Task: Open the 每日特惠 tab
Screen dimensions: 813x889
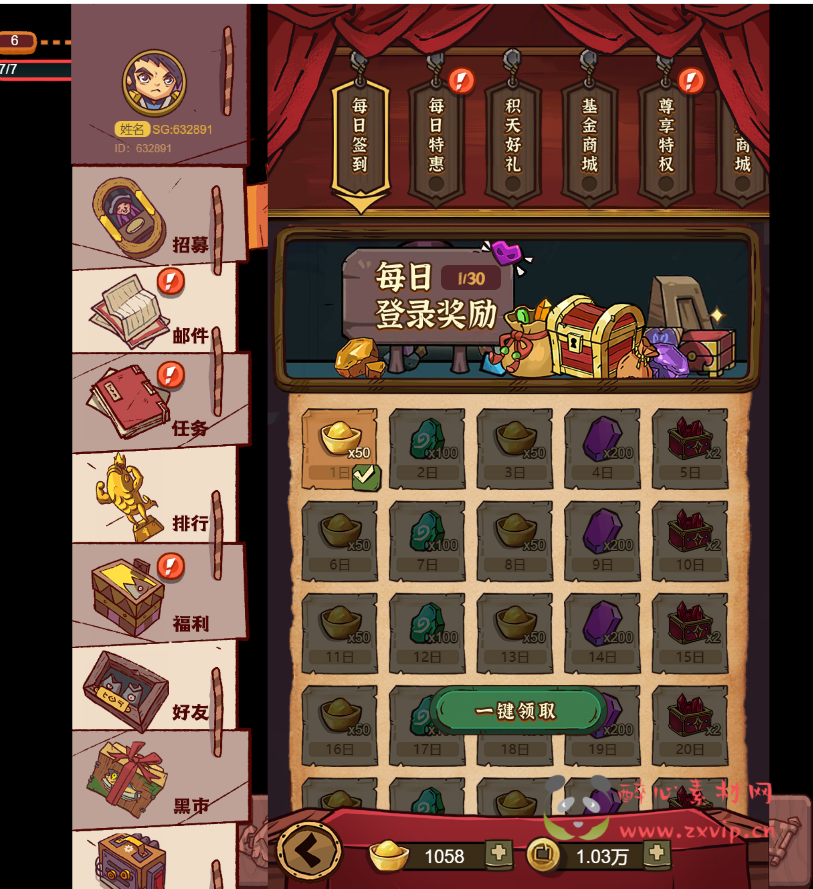Action: [436, 135]
